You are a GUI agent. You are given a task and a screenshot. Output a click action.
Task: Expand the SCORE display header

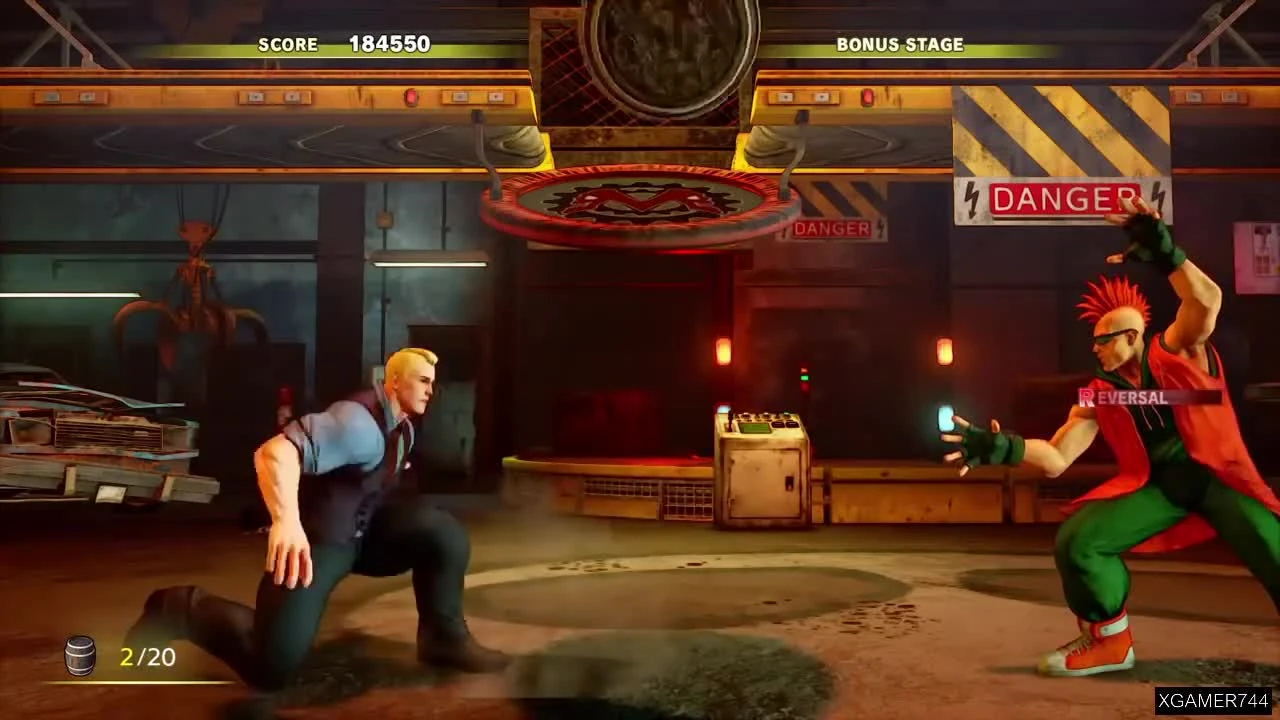coord(289,44)
